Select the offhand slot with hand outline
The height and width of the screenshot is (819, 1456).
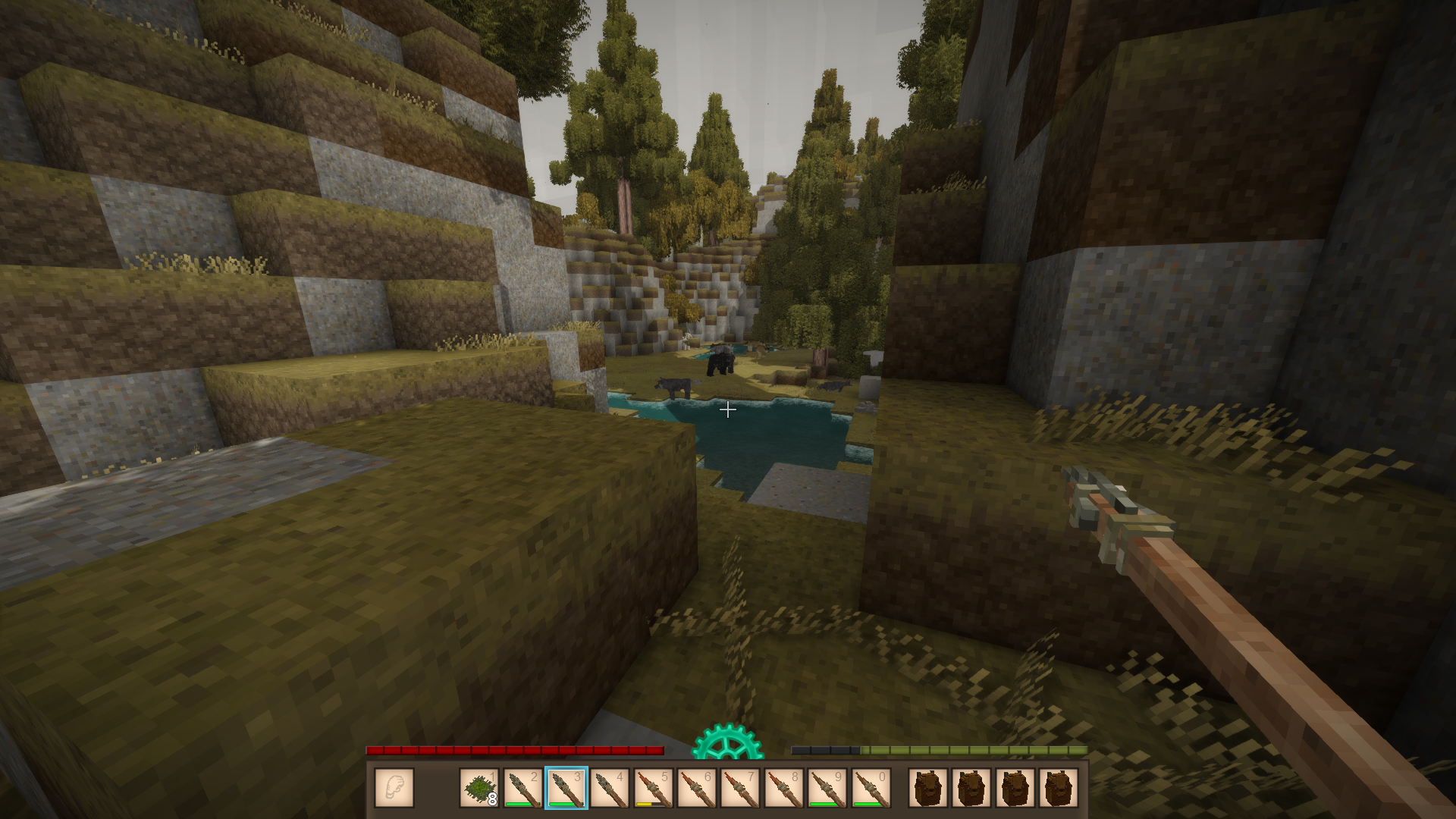[x=394, y=788]
